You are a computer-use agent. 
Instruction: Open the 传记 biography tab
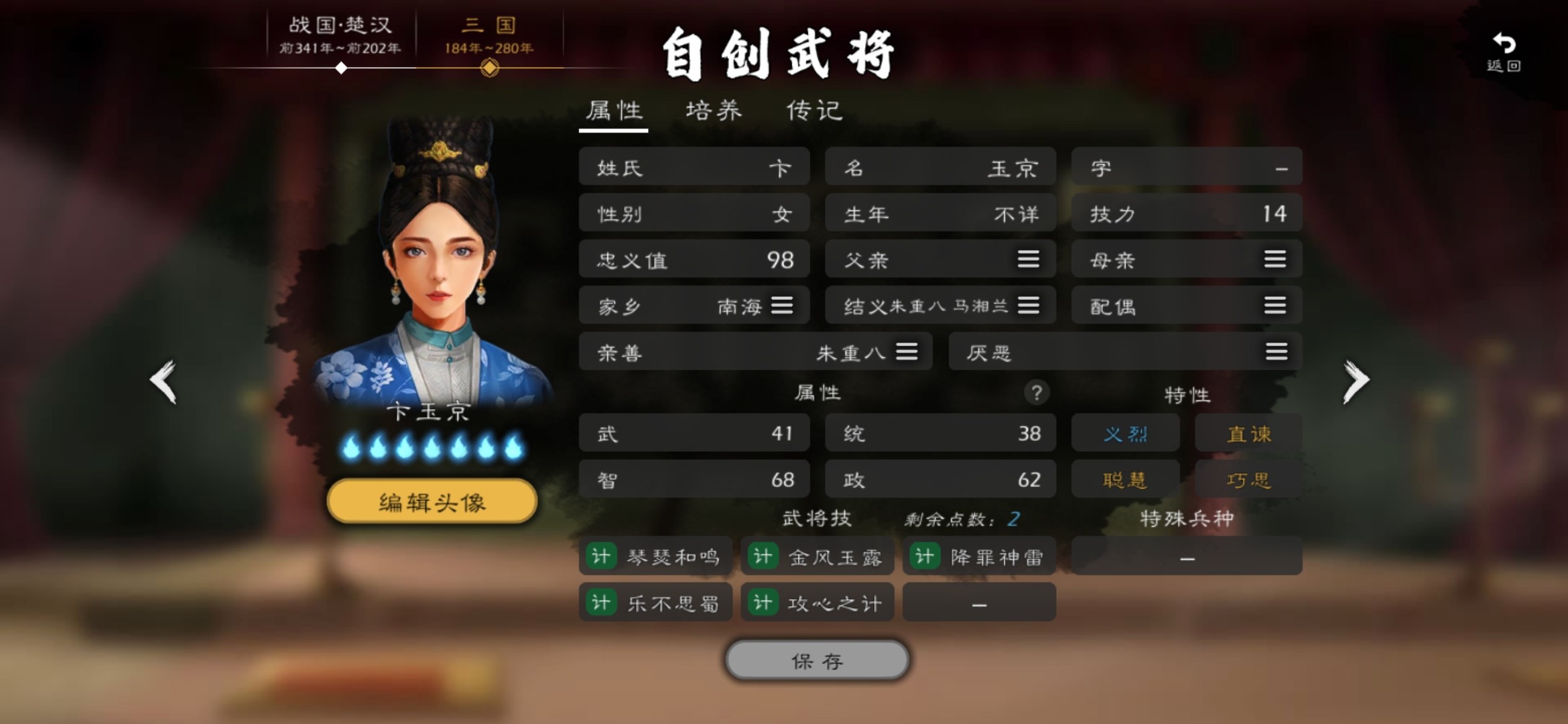coord(814,111)
